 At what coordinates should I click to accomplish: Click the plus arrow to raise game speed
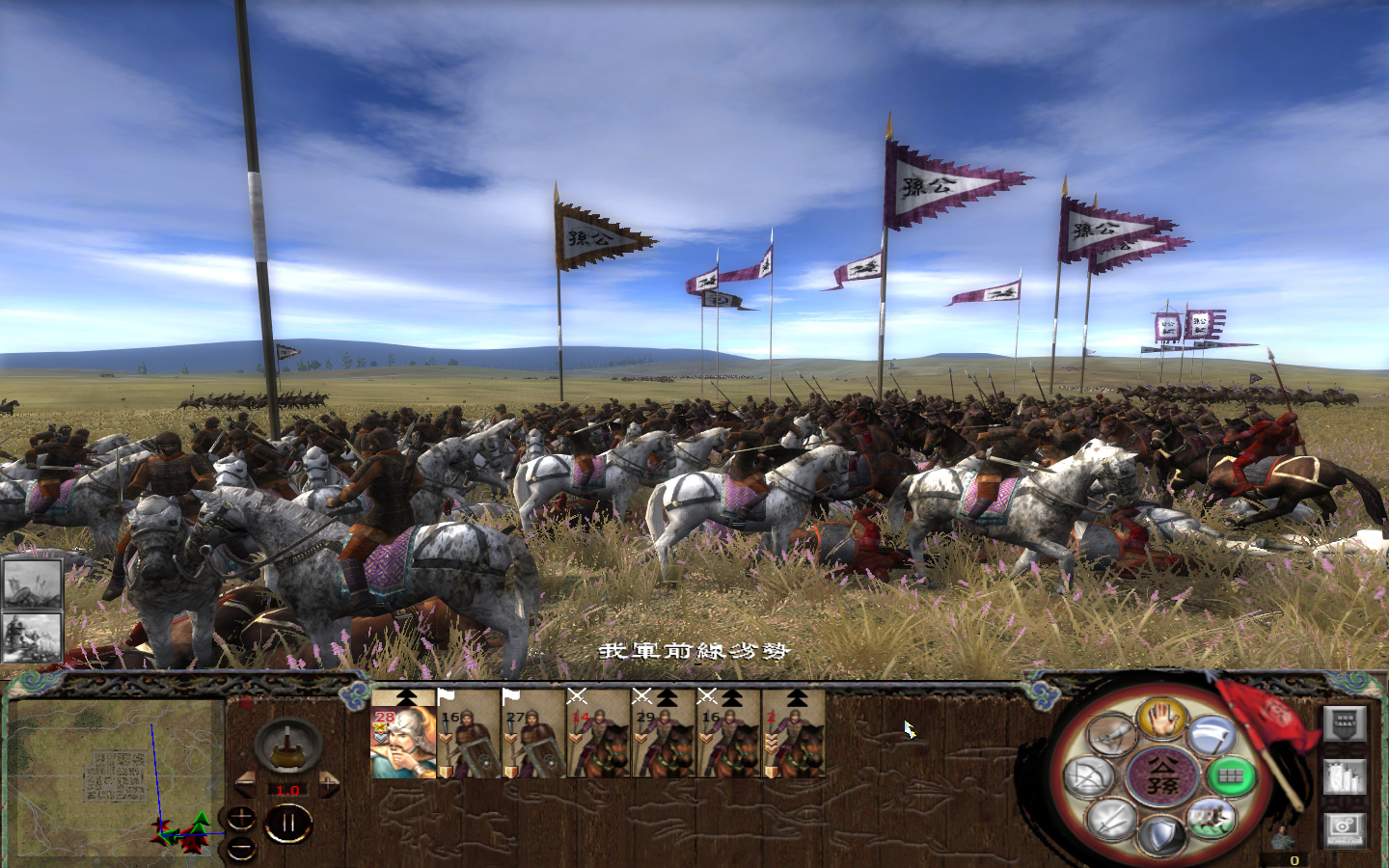tap(328, 785)
